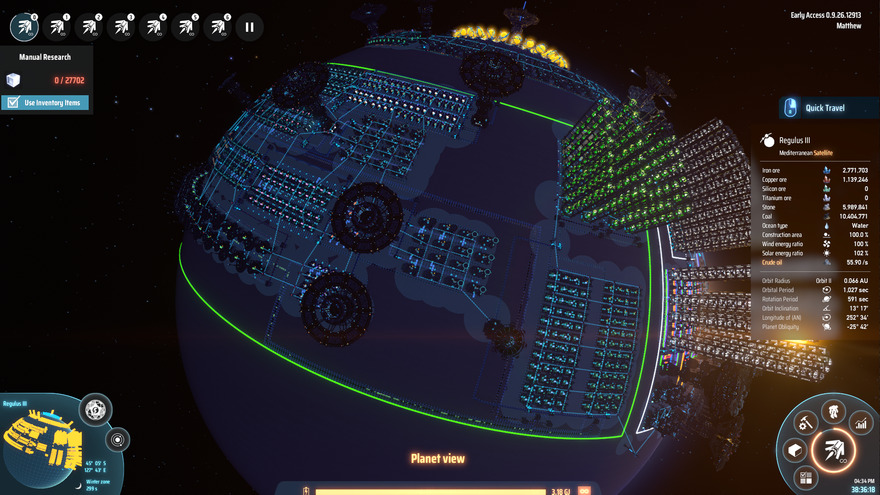The image size is (880, 495).
Task: Select research queue slot numbered 3
Action: pyautogui.click(x=121, y=27)
